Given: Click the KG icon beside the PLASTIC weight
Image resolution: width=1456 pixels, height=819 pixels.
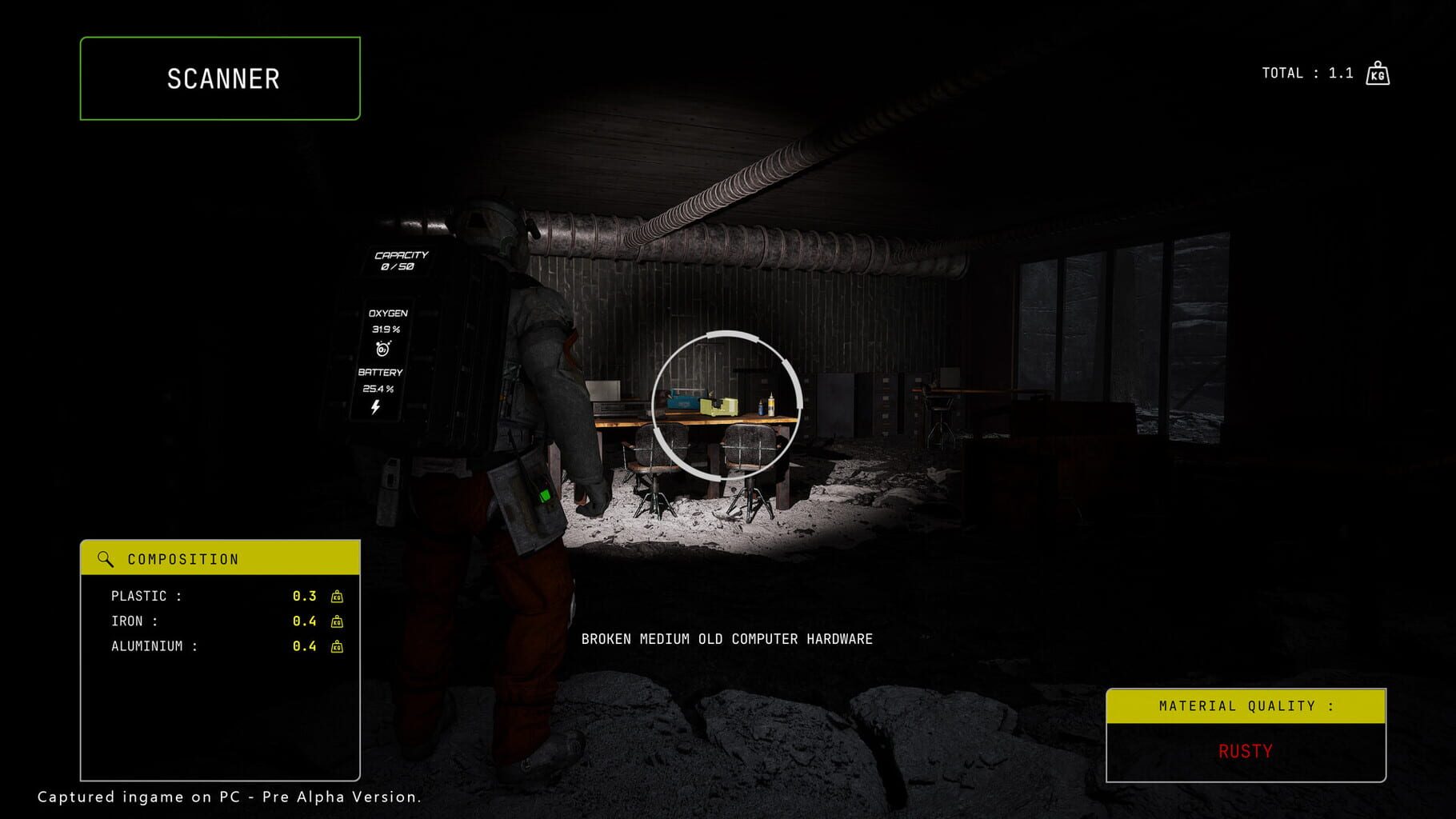Looking at the screenshot, I should click(x=337, y=596).
